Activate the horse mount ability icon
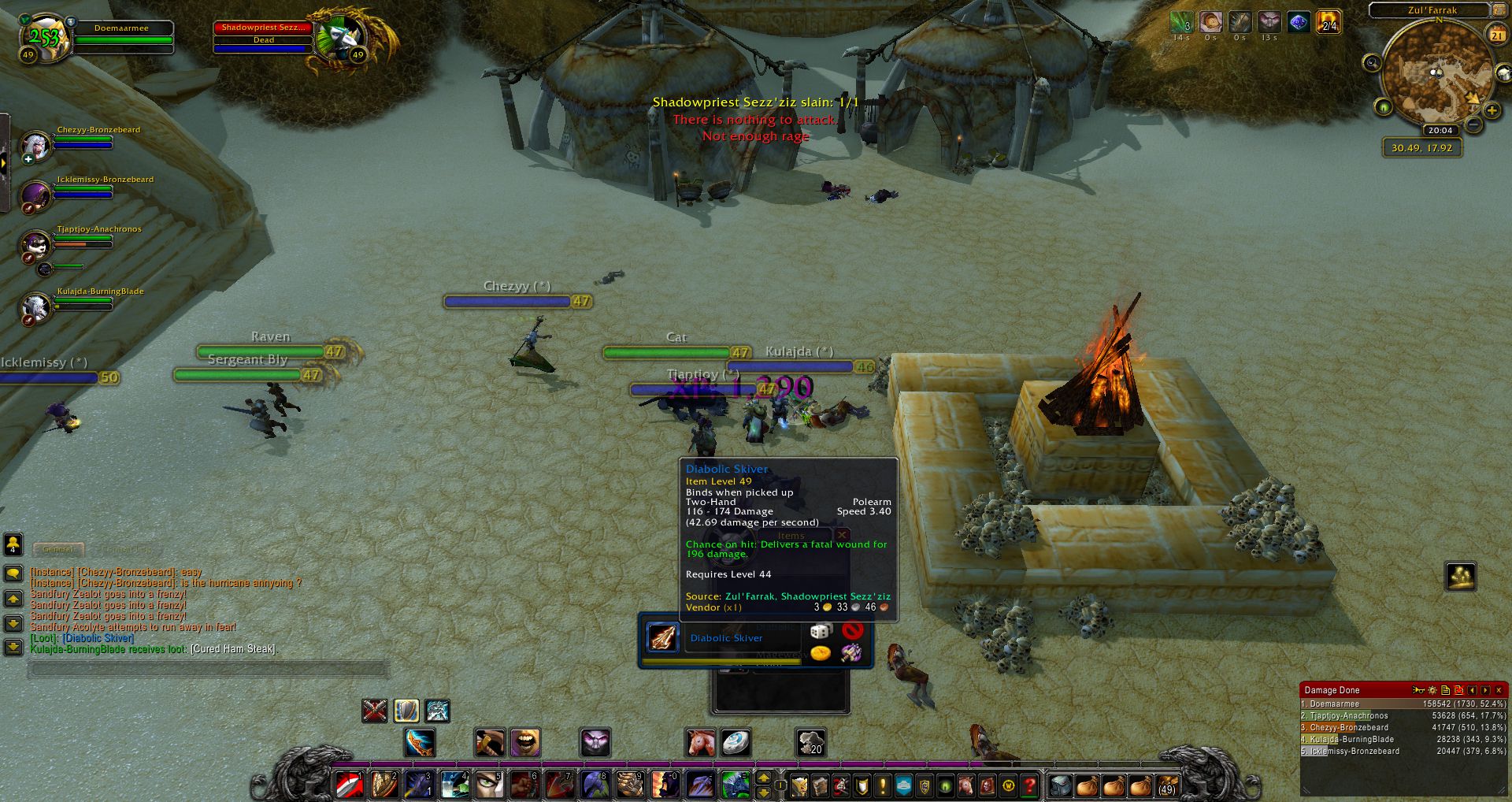1512x802 pixels. click(699, 742)
